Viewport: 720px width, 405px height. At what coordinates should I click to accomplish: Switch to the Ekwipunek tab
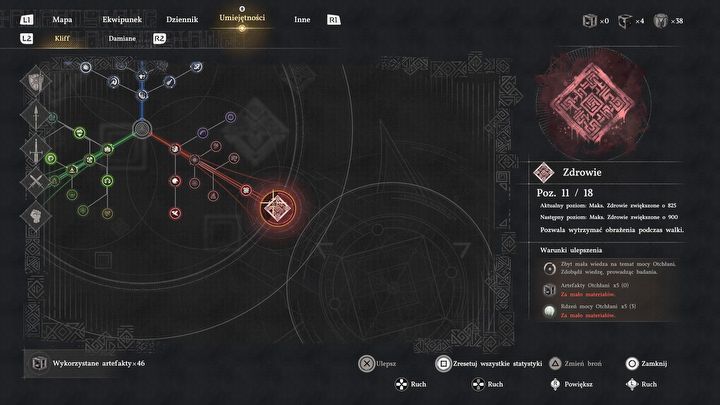pyautogui.click(x=121, y=19)
